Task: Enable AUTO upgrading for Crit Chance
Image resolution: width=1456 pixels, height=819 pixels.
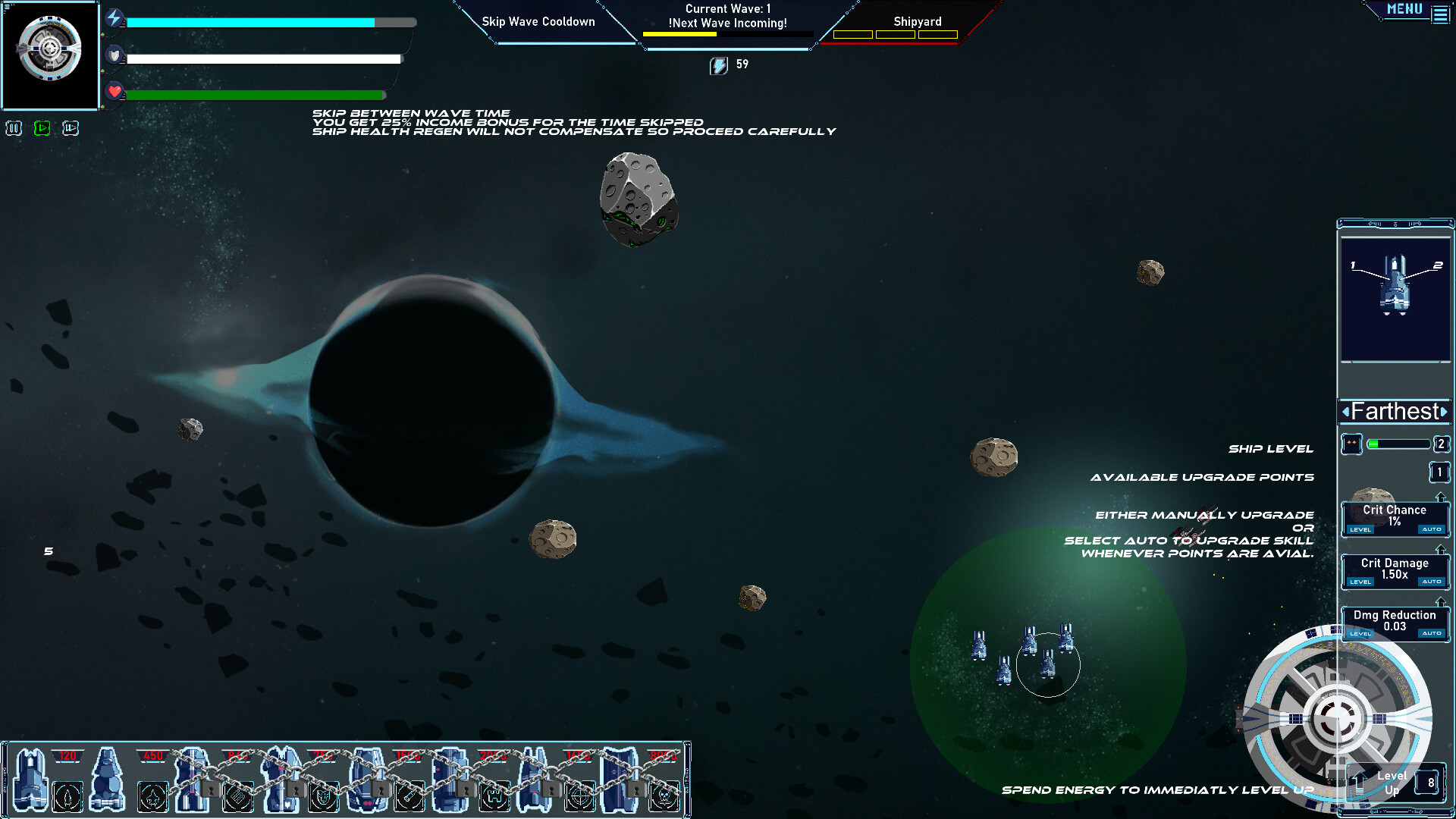Action: [1432, 530]
